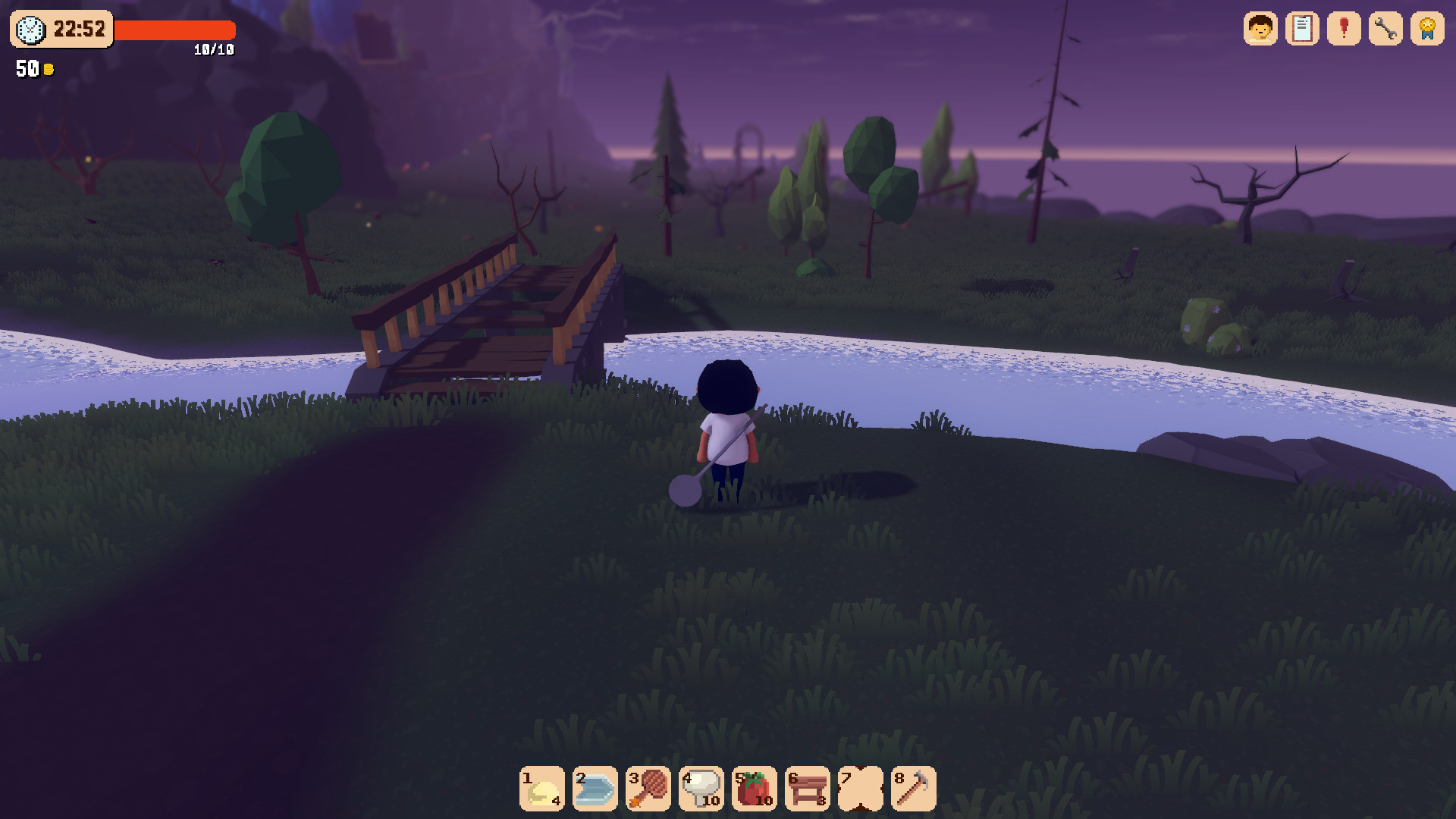This screenshot has height=819, width=1456.
Task: Click the gold coin icon beside 50
Action: [x=49, y=68]
